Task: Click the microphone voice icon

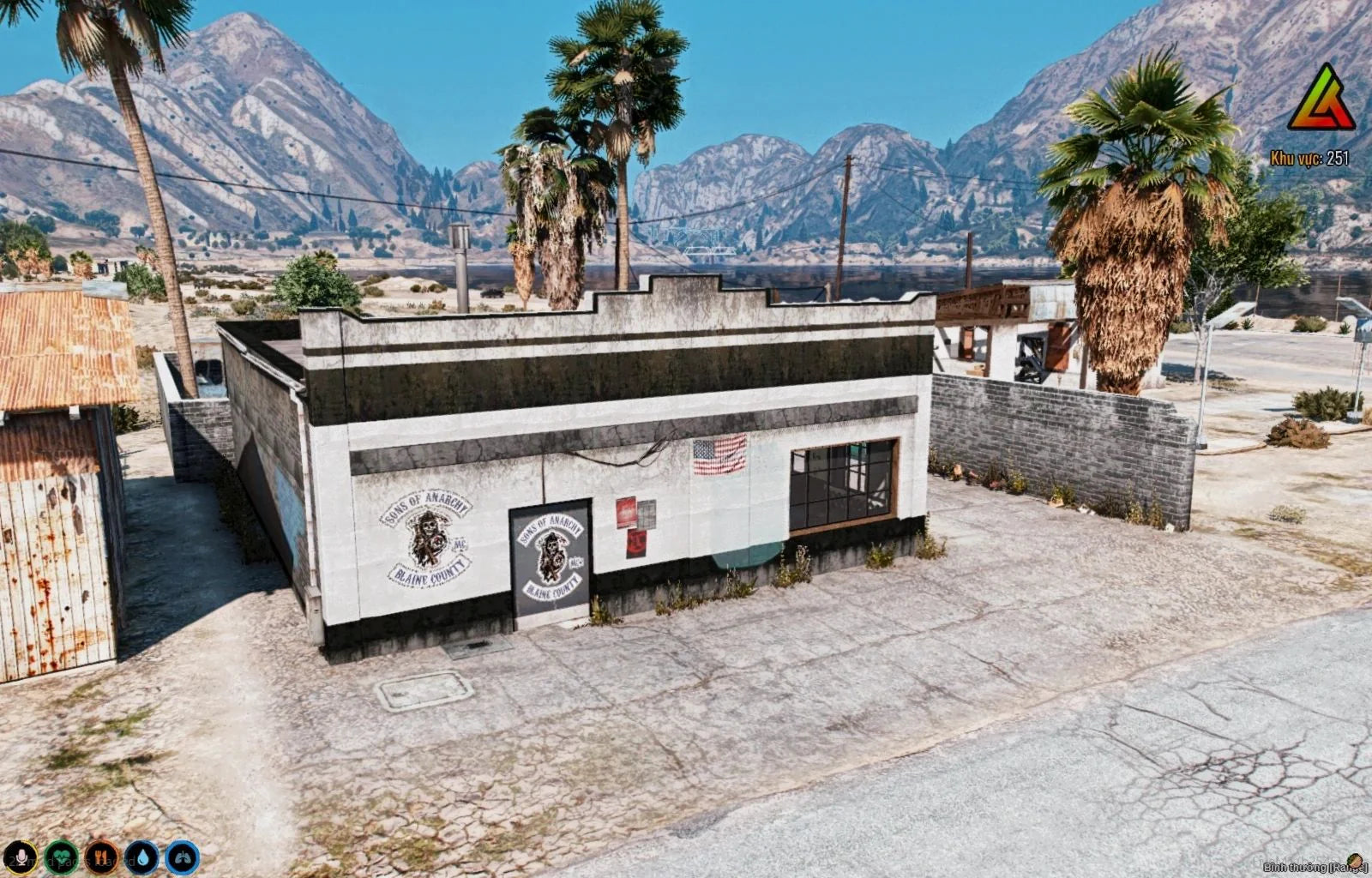Action: [19, 857]
